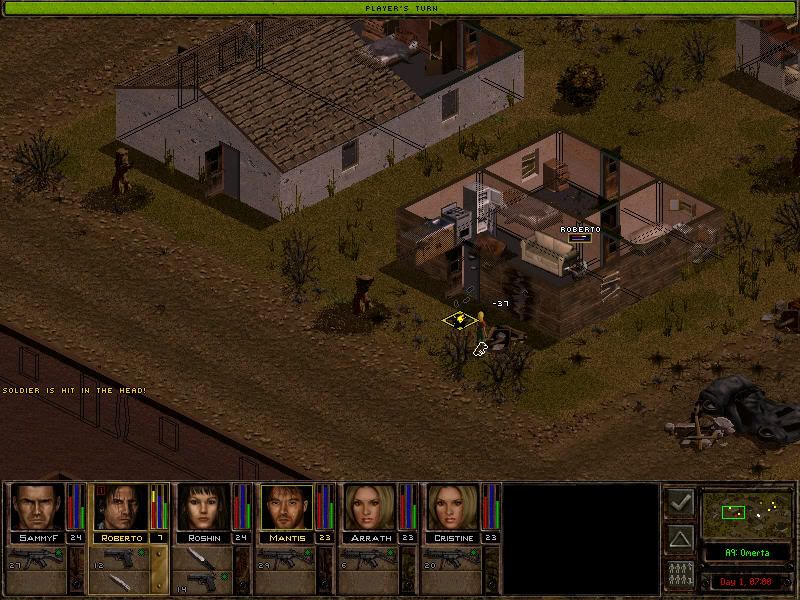Choose Roshin's portrait
The width and height of the screenshot is (800, 600).
click(x=203, y=508)
